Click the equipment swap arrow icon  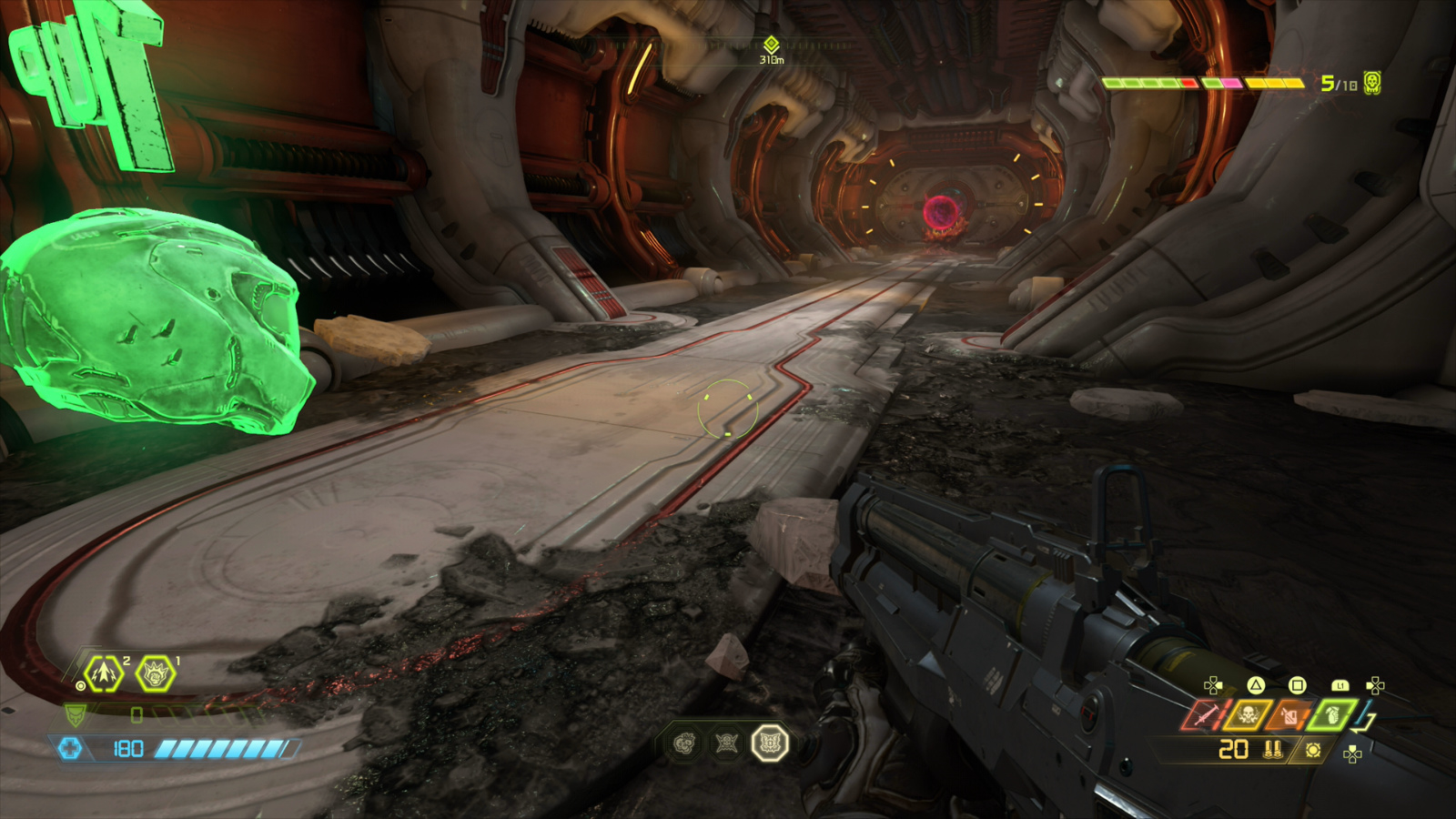pyautogui.click(x=1365, y=719)
